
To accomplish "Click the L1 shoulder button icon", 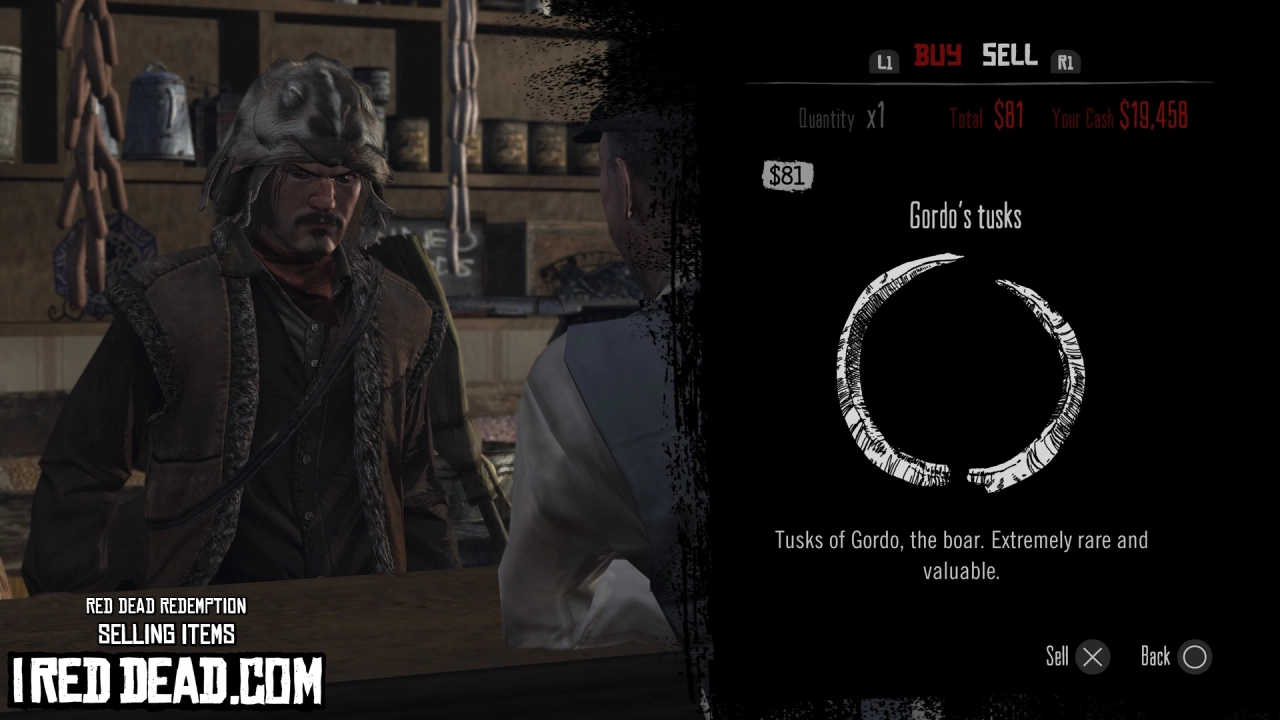I will (x=884, y=60).
